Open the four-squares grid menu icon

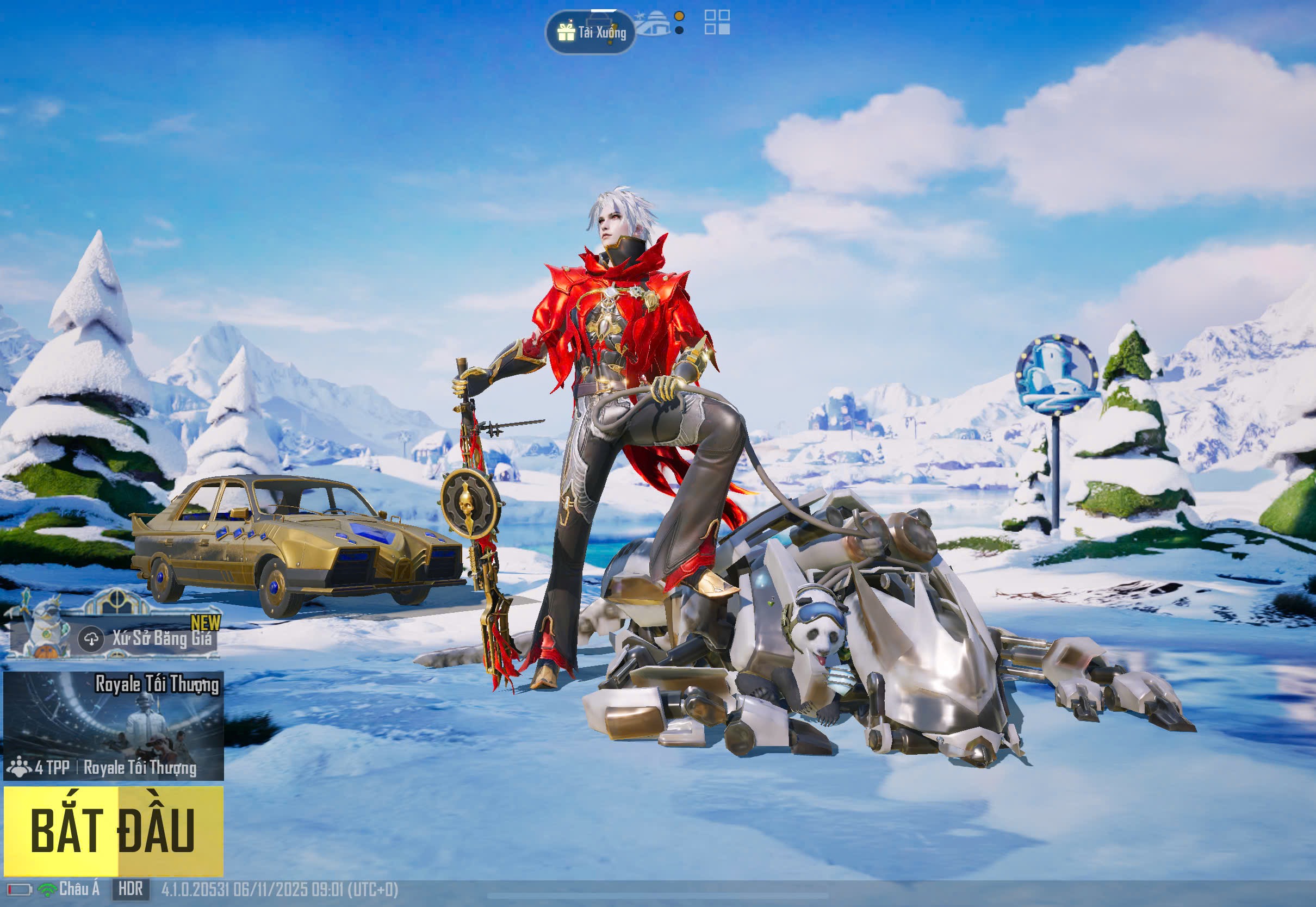(717, 22)
